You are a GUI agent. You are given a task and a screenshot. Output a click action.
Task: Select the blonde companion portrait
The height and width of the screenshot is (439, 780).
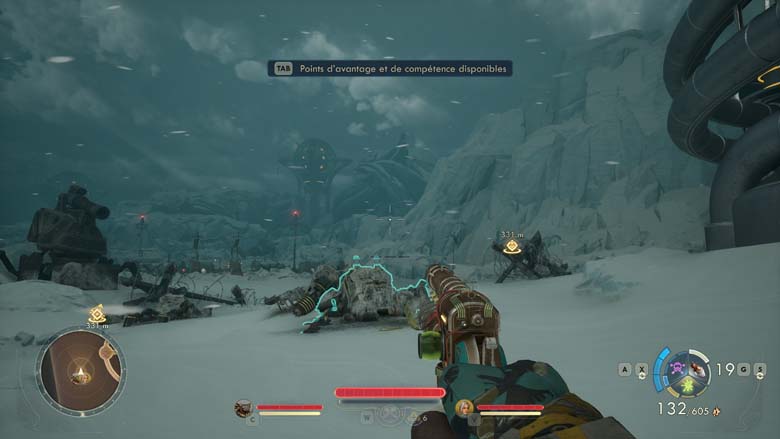click(x=464, y=407)
